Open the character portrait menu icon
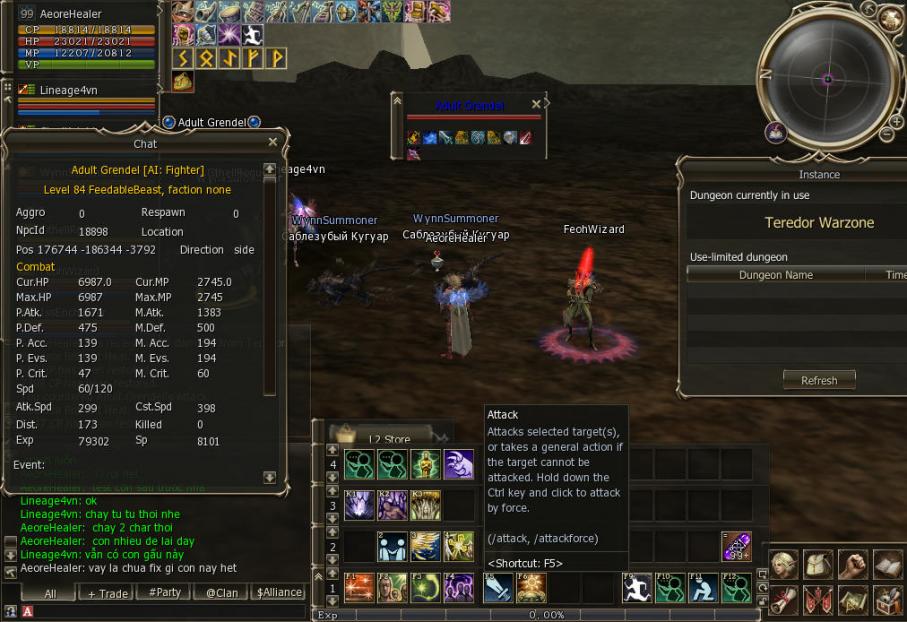Screen dimensions: 907x622 [785, 566]
